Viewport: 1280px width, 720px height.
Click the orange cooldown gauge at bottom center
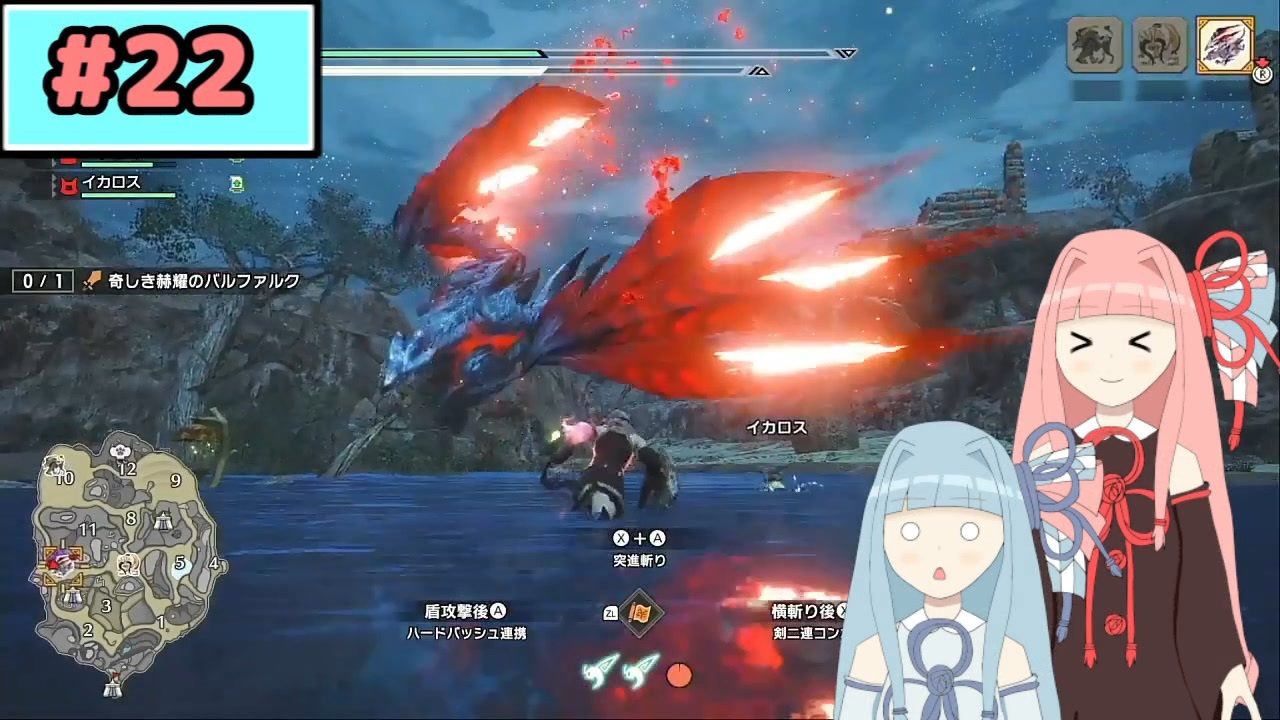680,676
